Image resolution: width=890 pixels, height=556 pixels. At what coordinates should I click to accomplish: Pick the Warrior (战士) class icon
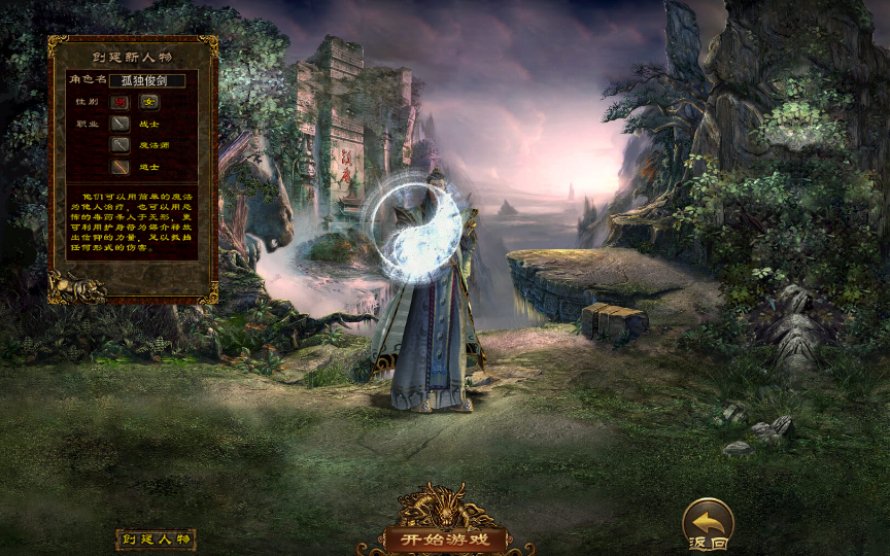(x=122, y=124)
